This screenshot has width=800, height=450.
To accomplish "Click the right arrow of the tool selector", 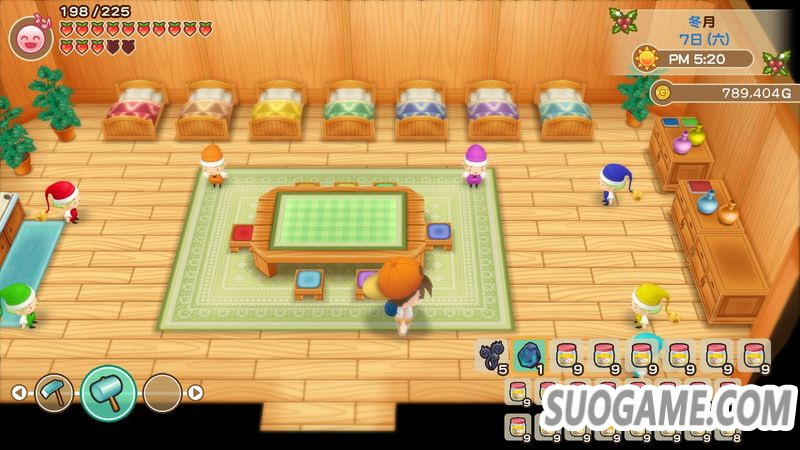I will click(196, 392).
